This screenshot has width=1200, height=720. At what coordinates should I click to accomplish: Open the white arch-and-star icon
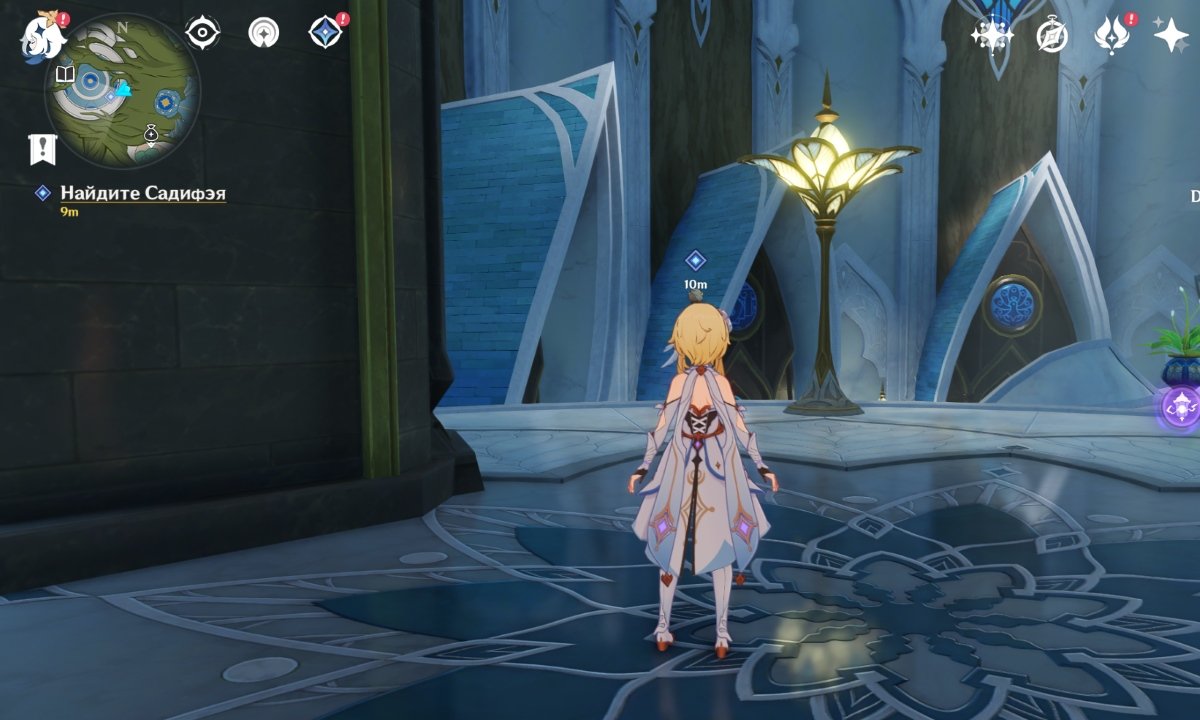(264, 33)
